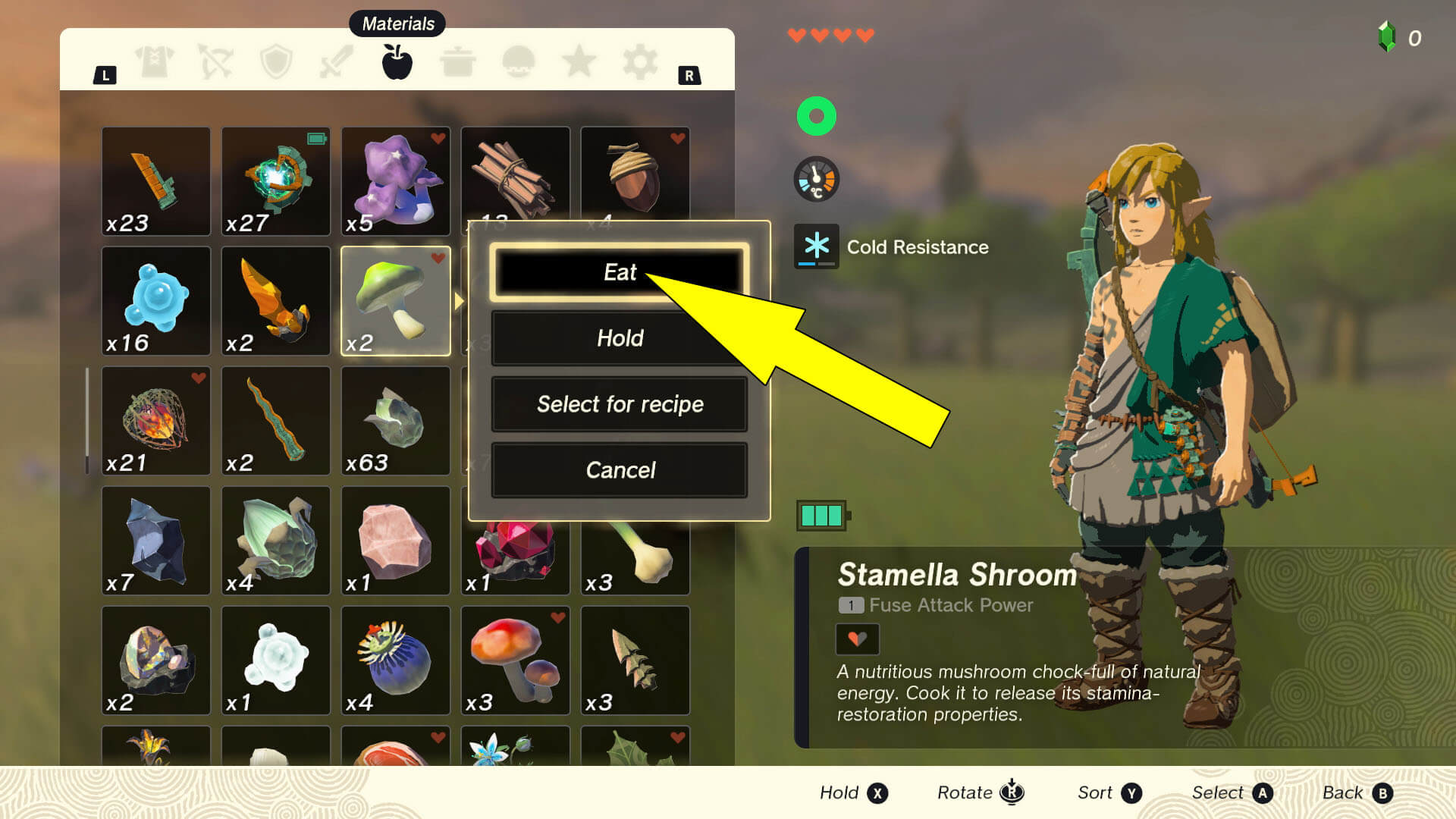Click the battery charge indicator
The height and width of the screenshot is (819, 1456).
821,514
